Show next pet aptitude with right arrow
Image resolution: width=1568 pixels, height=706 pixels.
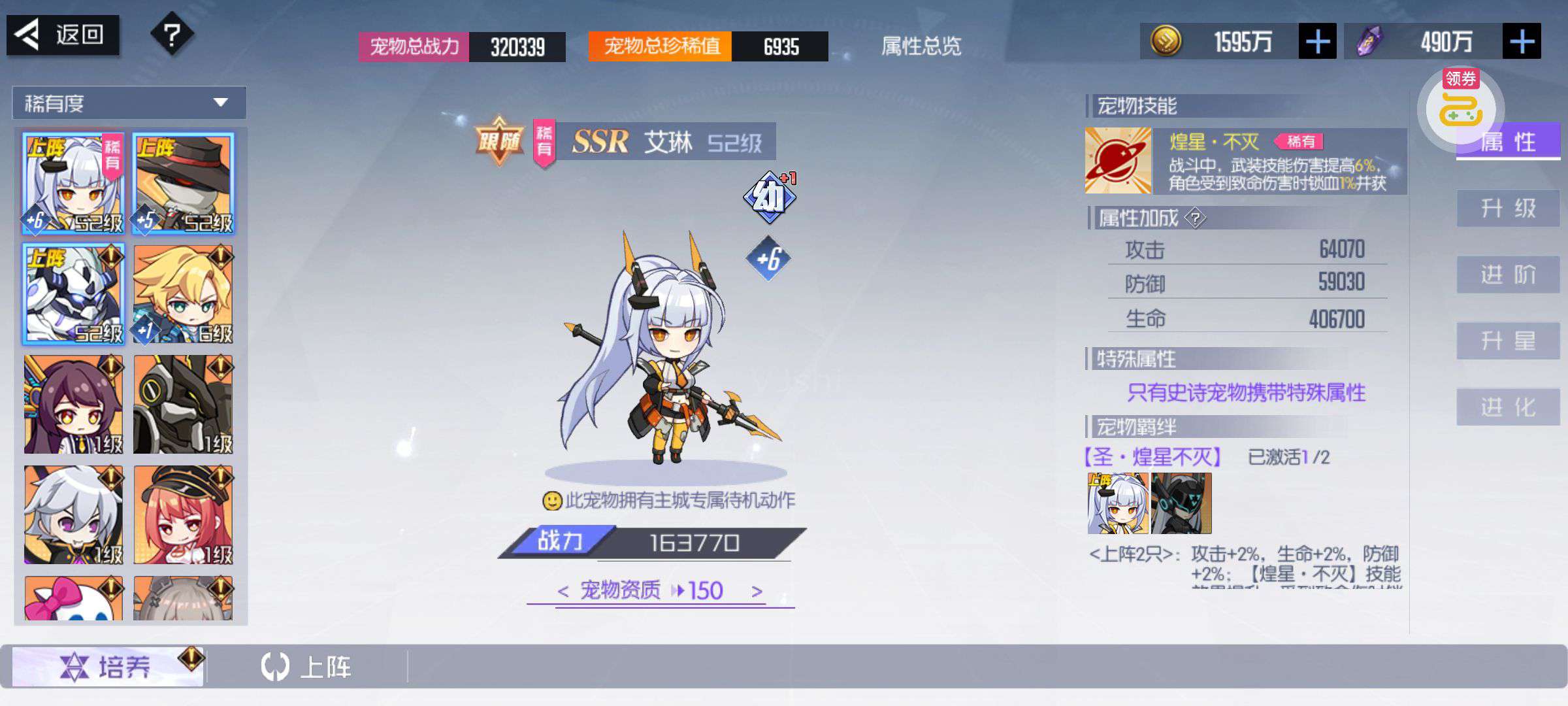tap(757, 592)
